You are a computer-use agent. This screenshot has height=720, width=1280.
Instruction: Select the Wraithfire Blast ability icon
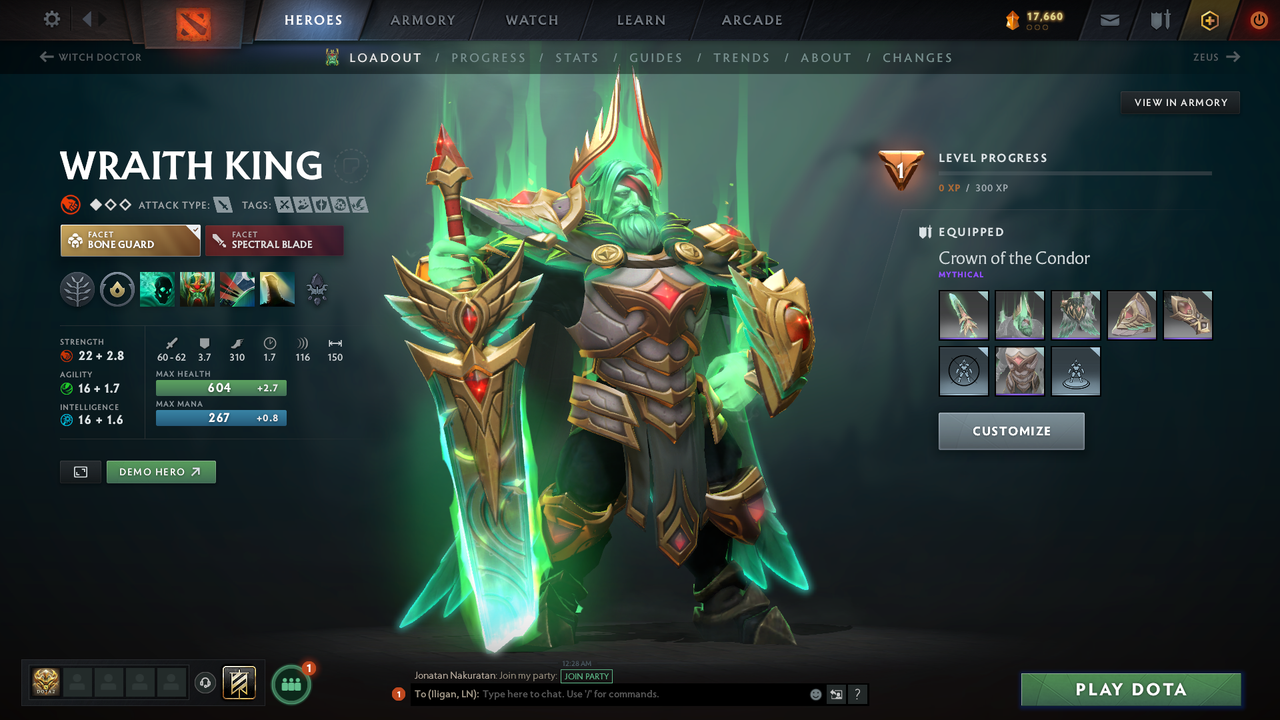157,289
